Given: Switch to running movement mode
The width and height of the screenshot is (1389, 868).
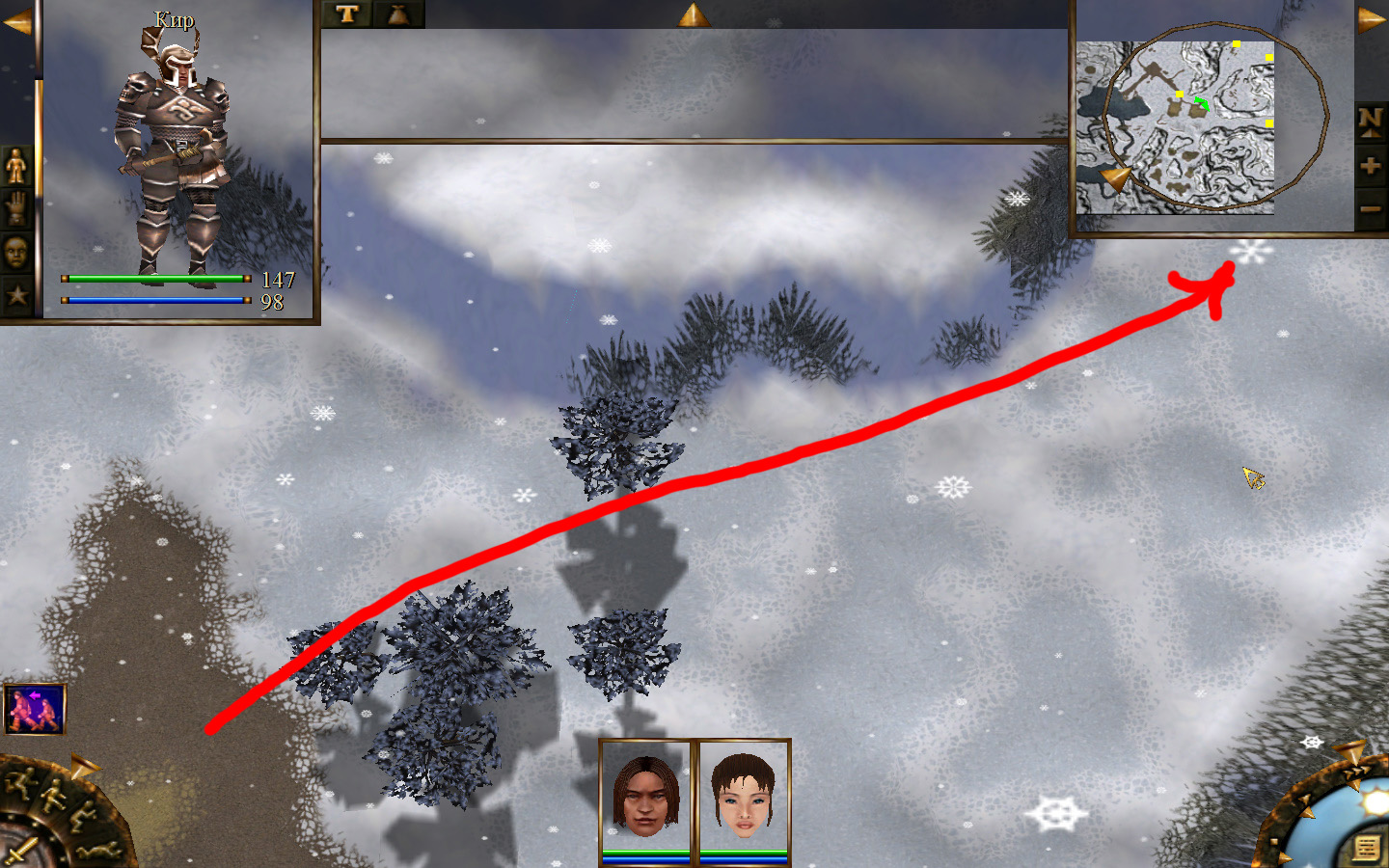Looking at the screenshot, I should (x=21, y=781).
